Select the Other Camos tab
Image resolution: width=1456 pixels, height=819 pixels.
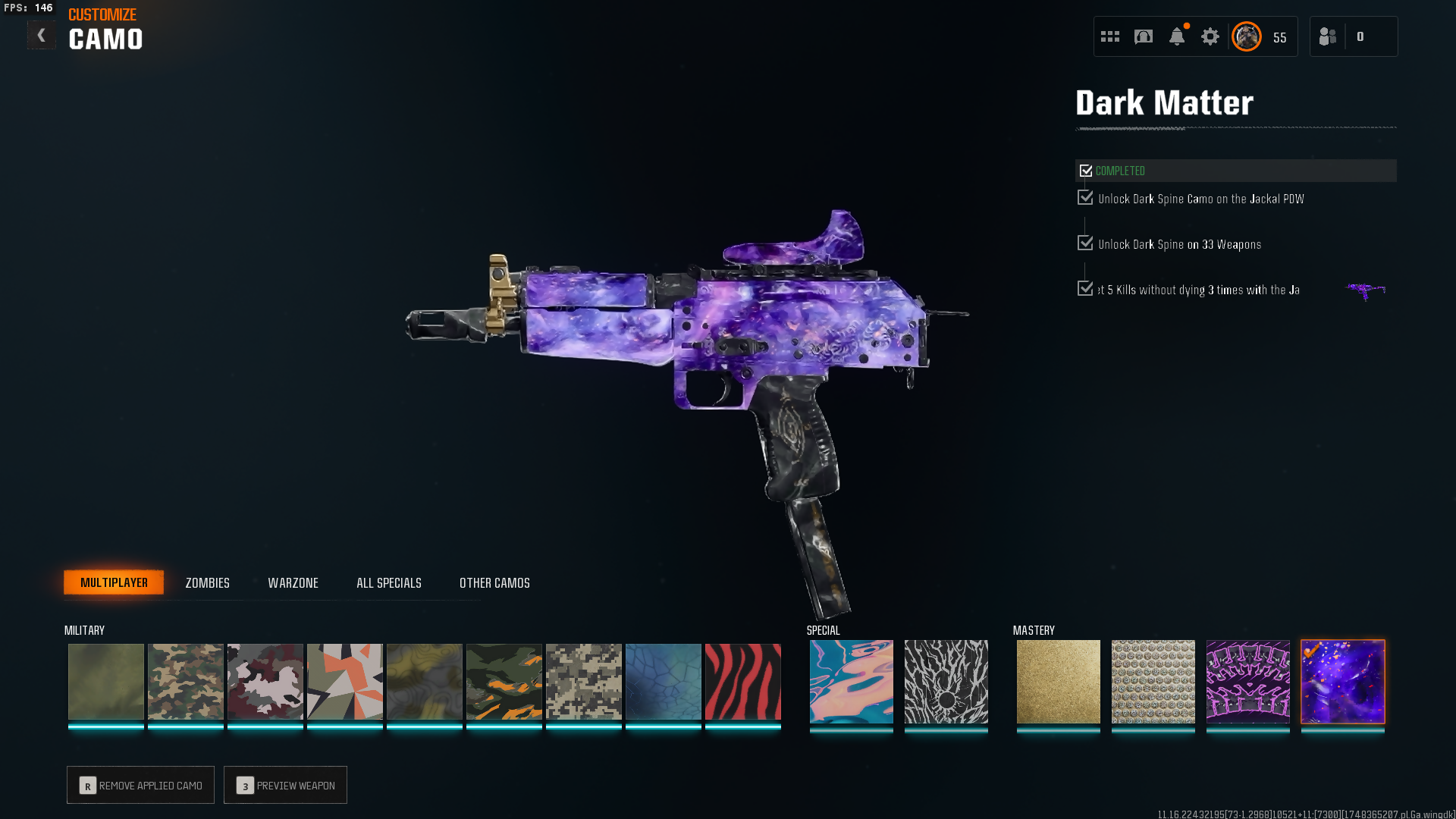(x=494, y=583)
